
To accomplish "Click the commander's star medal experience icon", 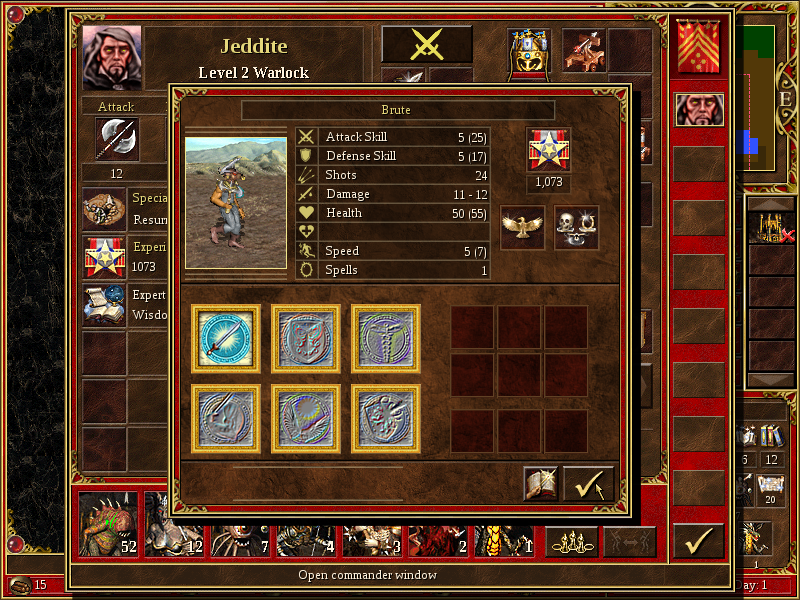I will pyautogui.click(x=548, y=149).
